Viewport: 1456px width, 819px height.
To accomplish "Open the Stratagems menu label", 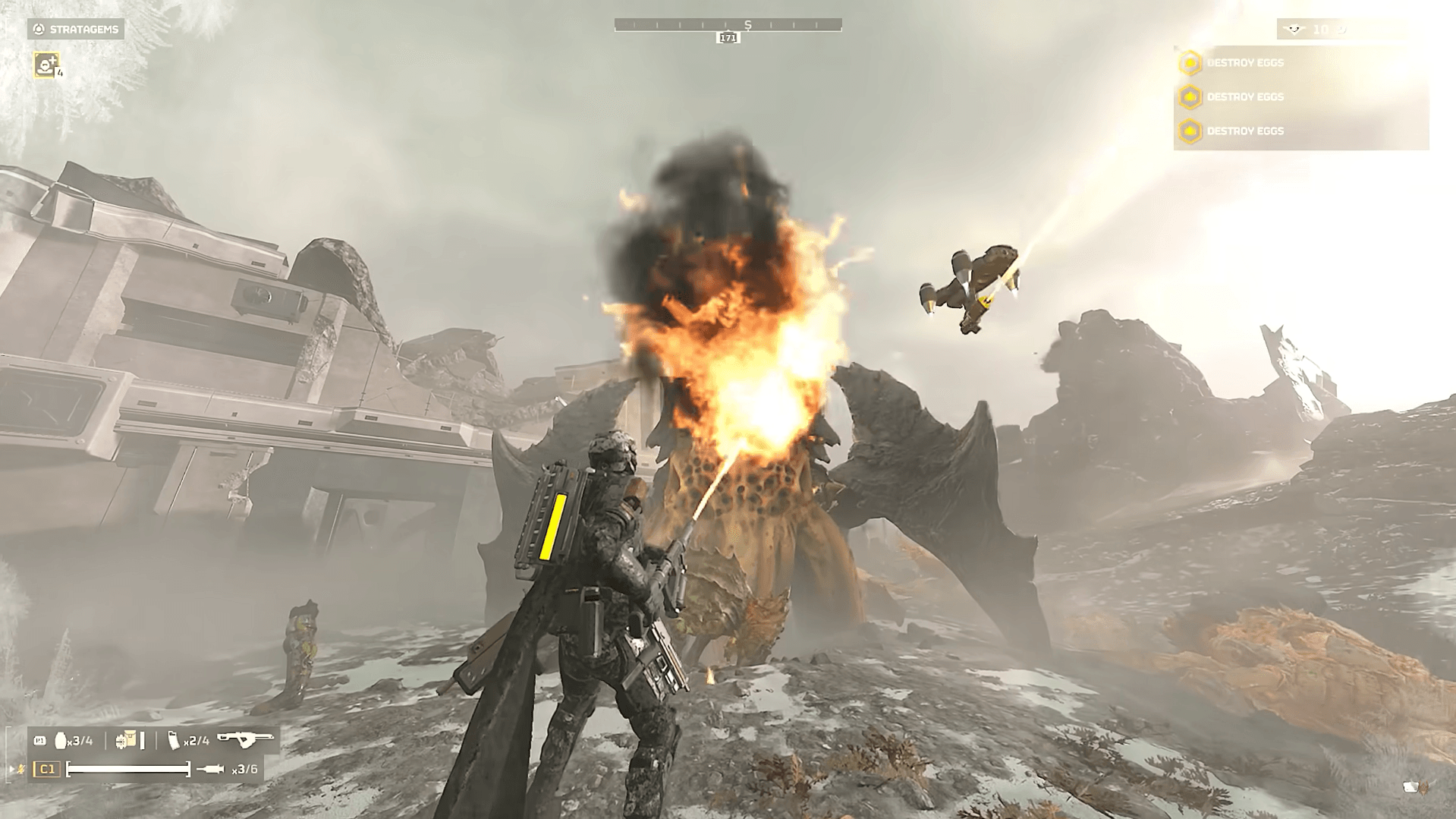I will click(76, 30).
